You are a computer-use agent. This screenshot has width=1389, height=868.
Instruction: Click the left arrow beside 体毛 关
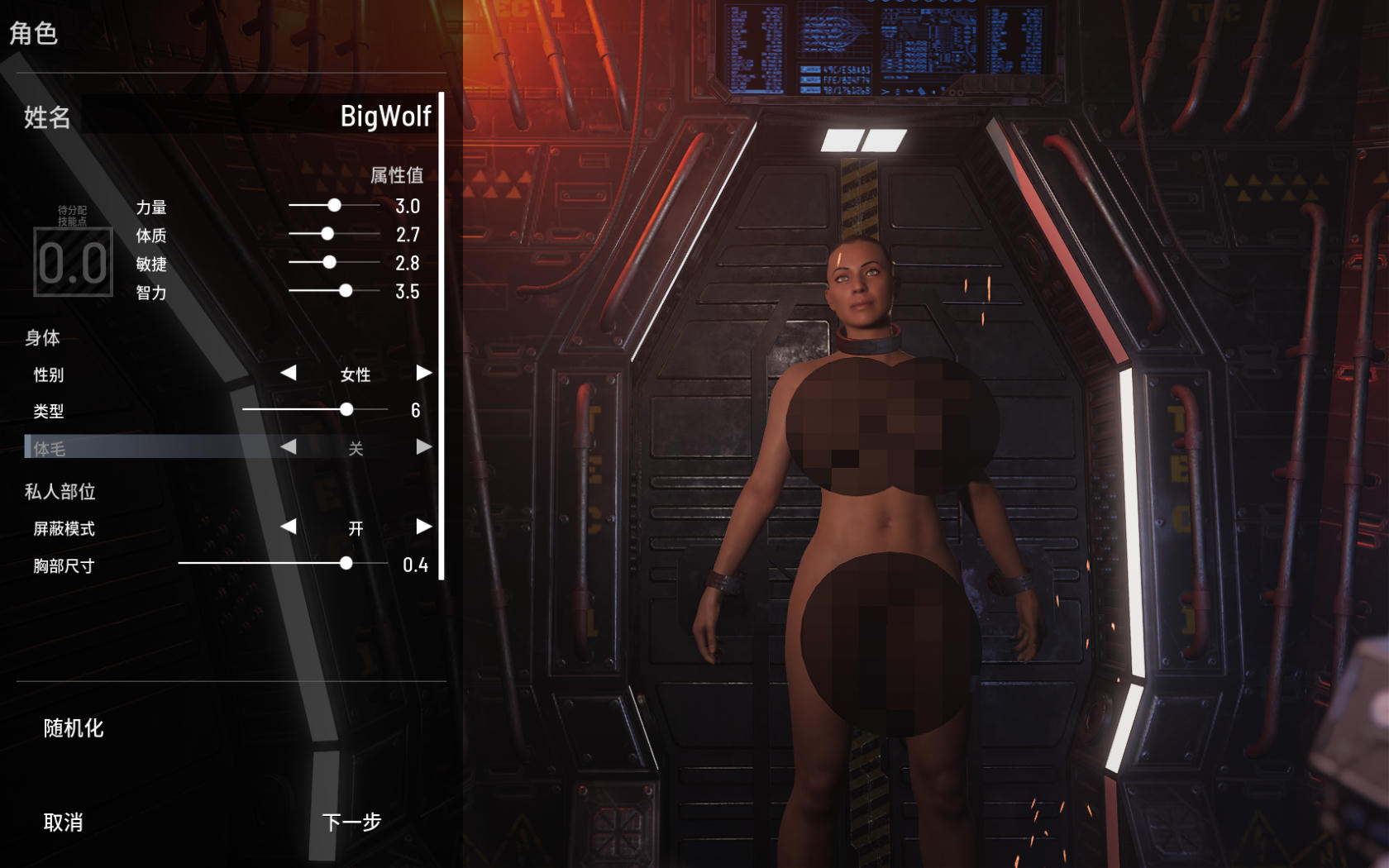[289, 446]
